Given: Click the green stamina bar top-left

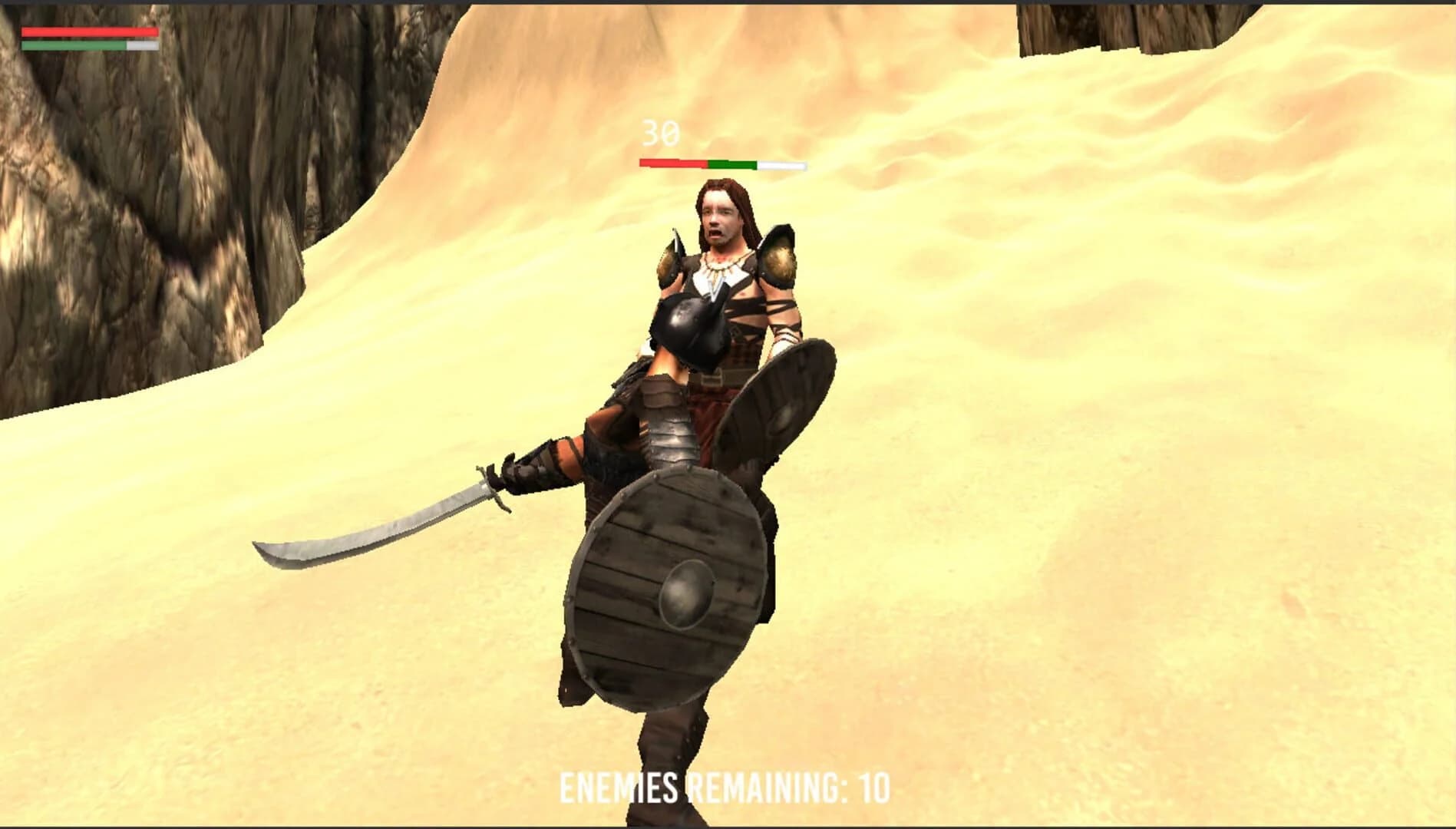Looking at the screenshot, I should (73, 45).
